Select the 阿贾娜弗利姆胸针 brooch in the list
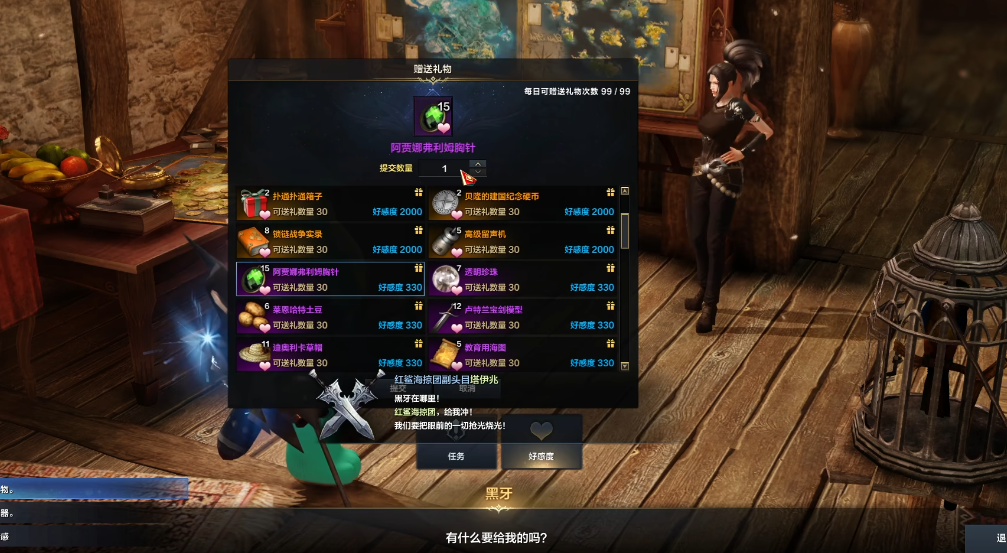Viewport: 1007px width, 553px height. click(330, 279)
